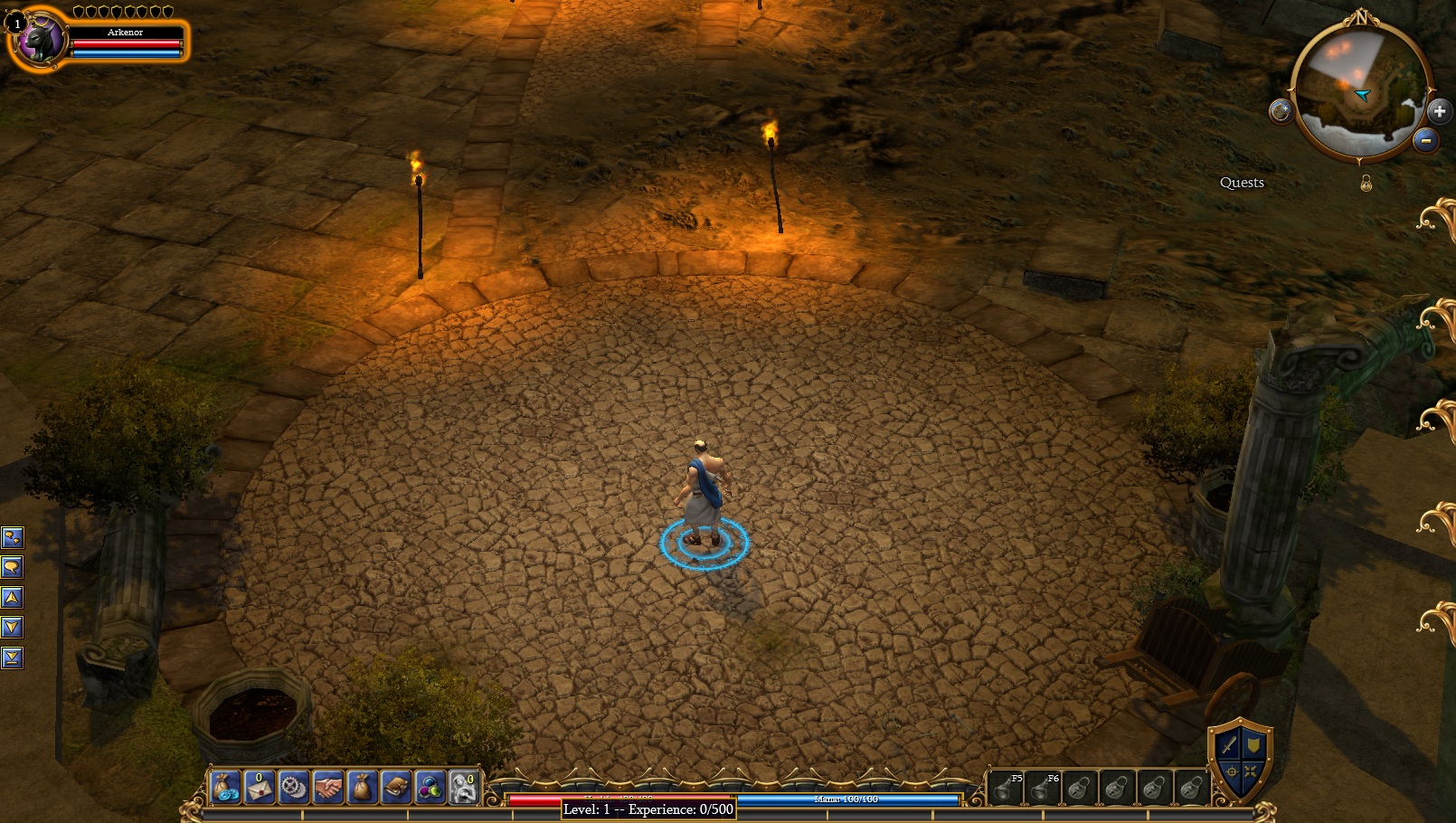Click the converging arrows shield quadrant
1456x823 pixels.
[1251, 771]
